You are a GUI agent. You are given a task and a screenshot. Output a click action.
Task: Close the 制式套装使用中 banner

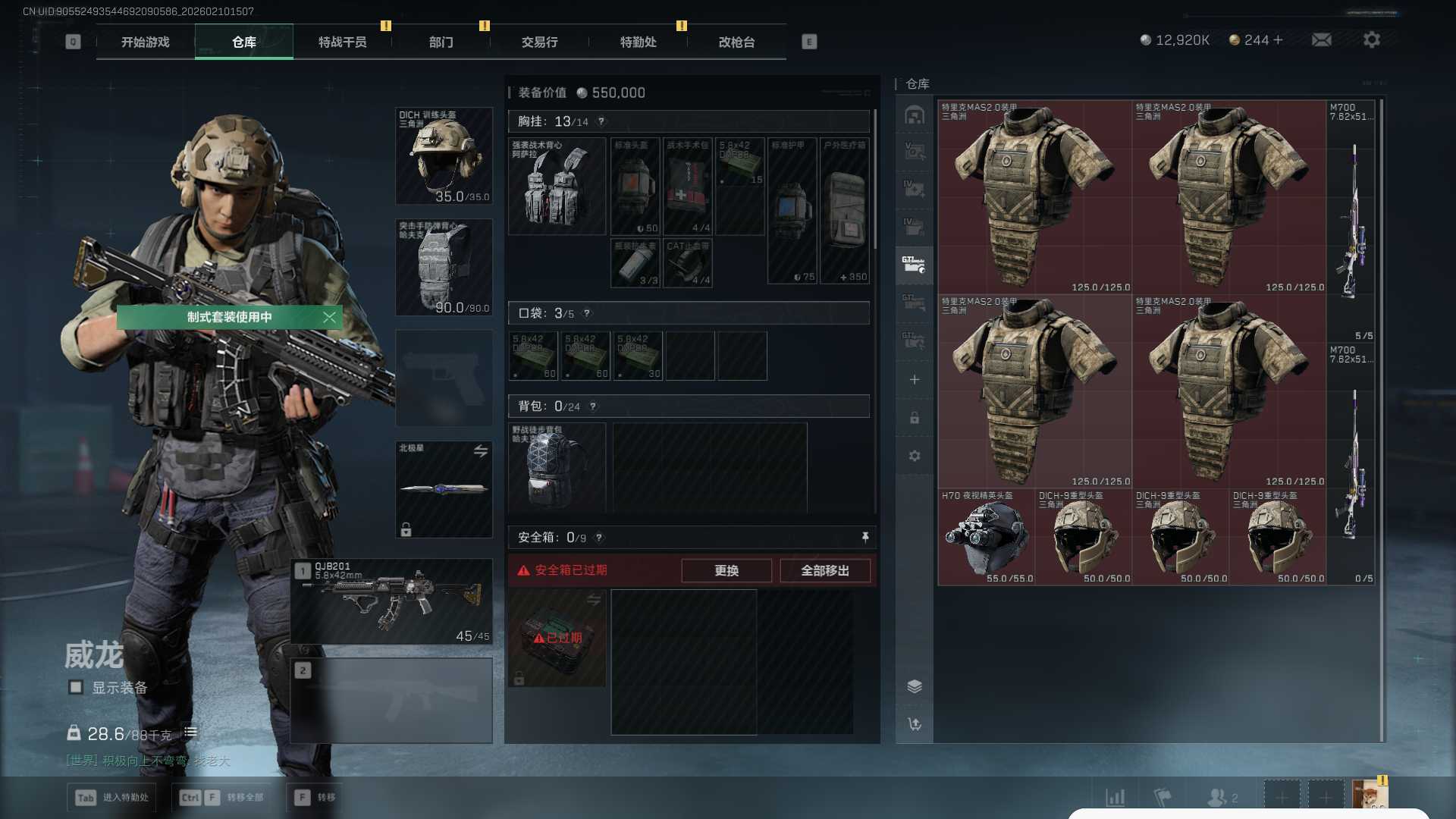pos(329,317)
